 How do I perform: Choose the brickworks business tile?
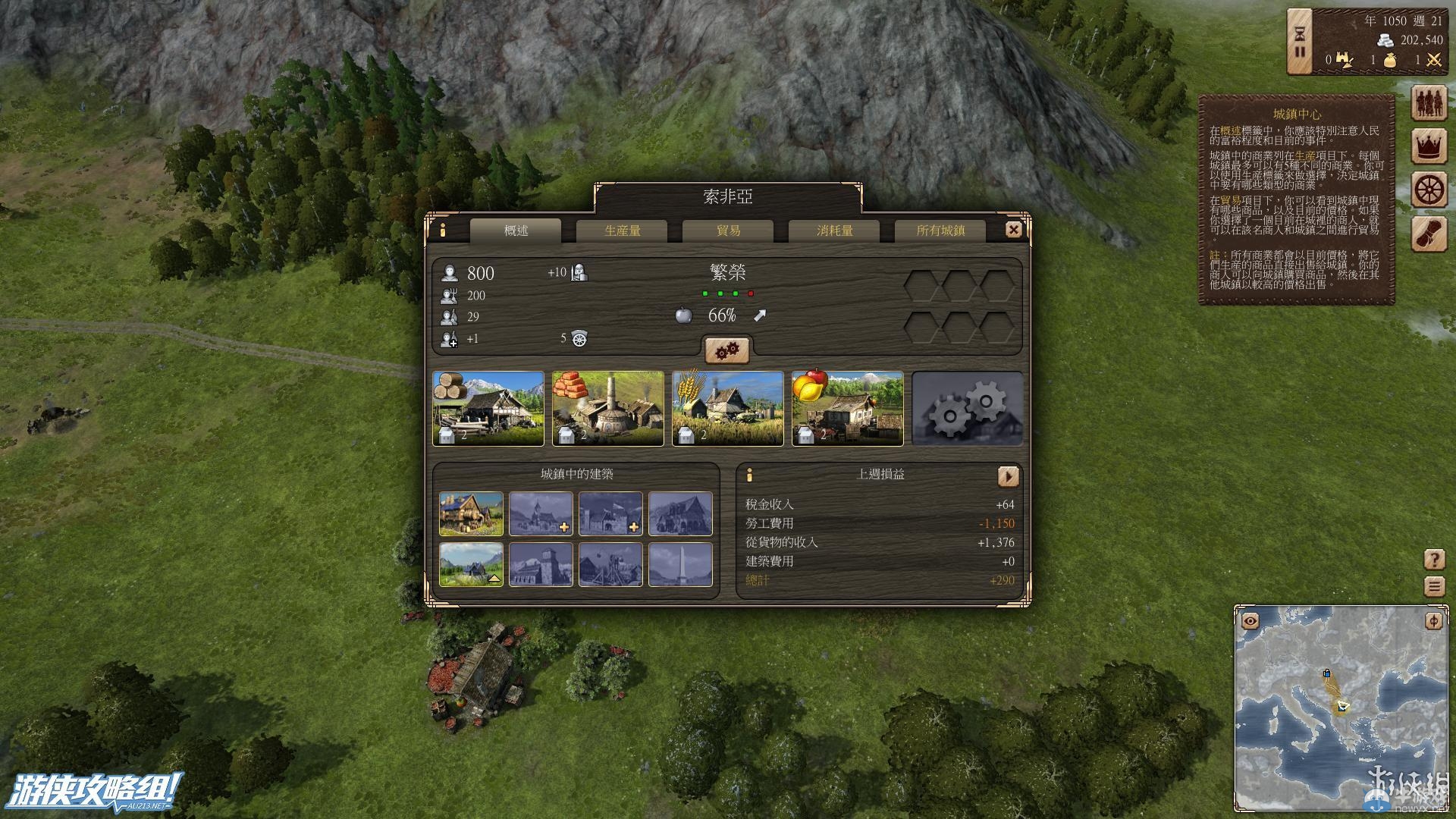coord(608,408)
